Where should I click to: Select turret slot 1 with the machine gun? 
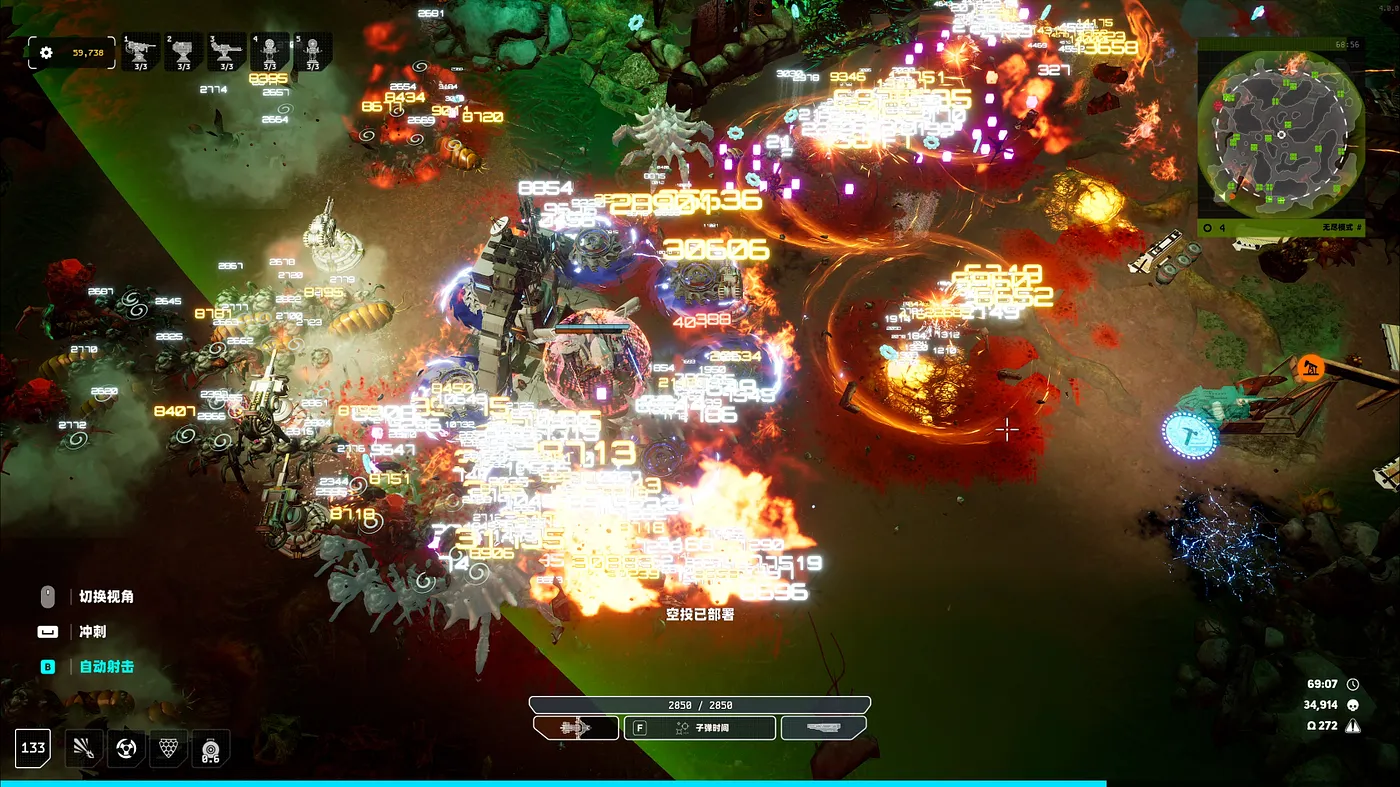click(x=141, y=52)
